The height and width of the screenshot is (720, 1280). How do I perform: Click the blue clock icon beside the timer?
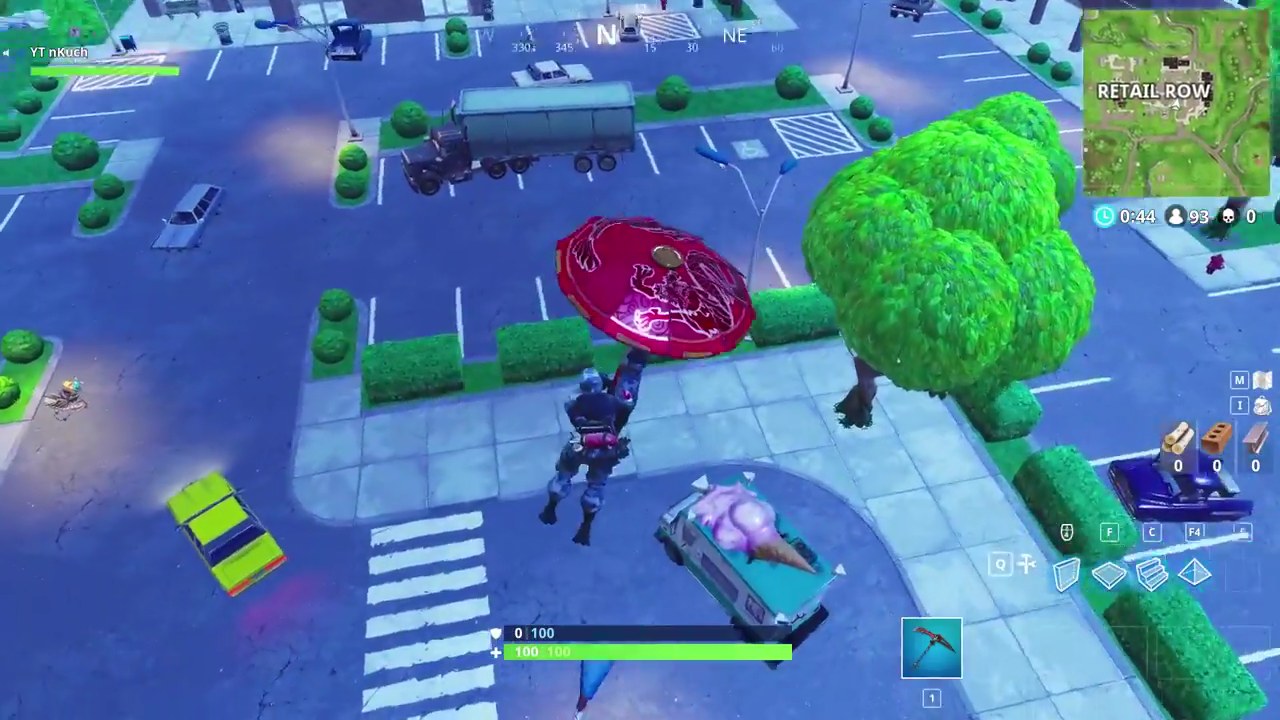pyautogui.click(x=1104, y=216)
